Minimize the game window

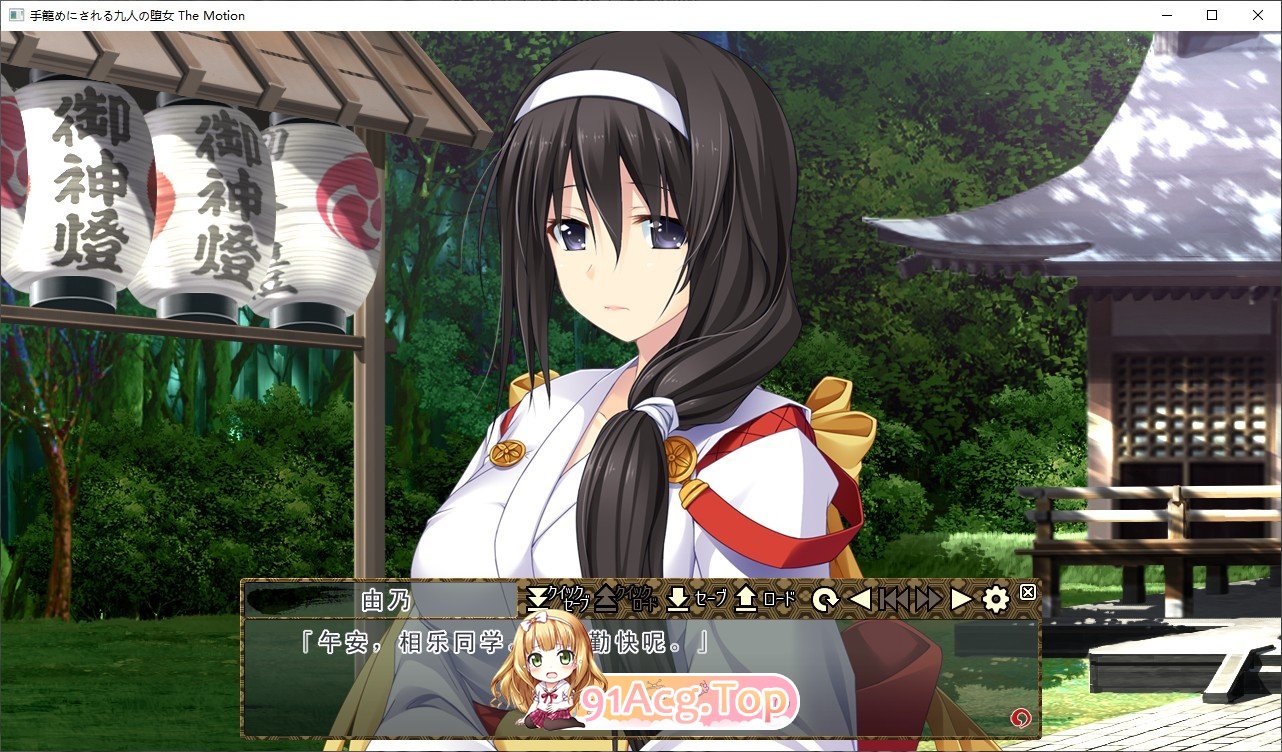click(x=1166, y=15)
